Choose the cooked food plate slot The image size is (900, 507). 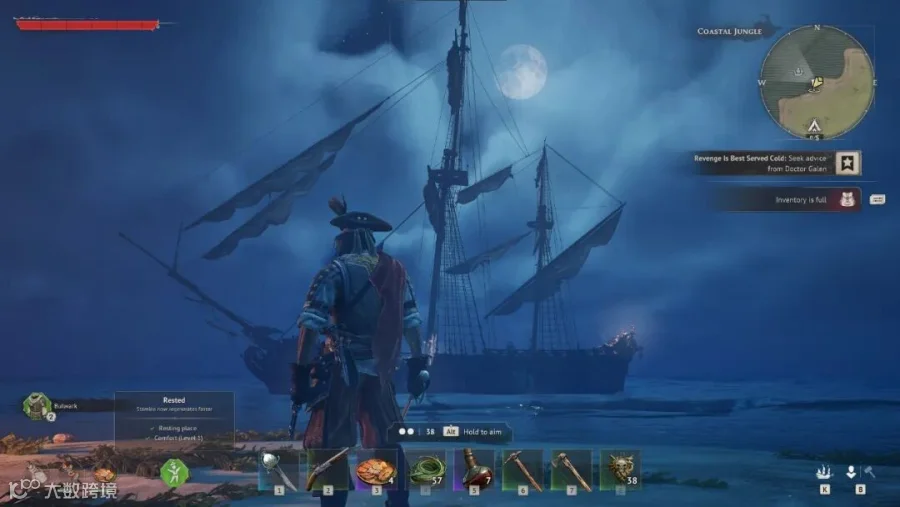(376, 468)
